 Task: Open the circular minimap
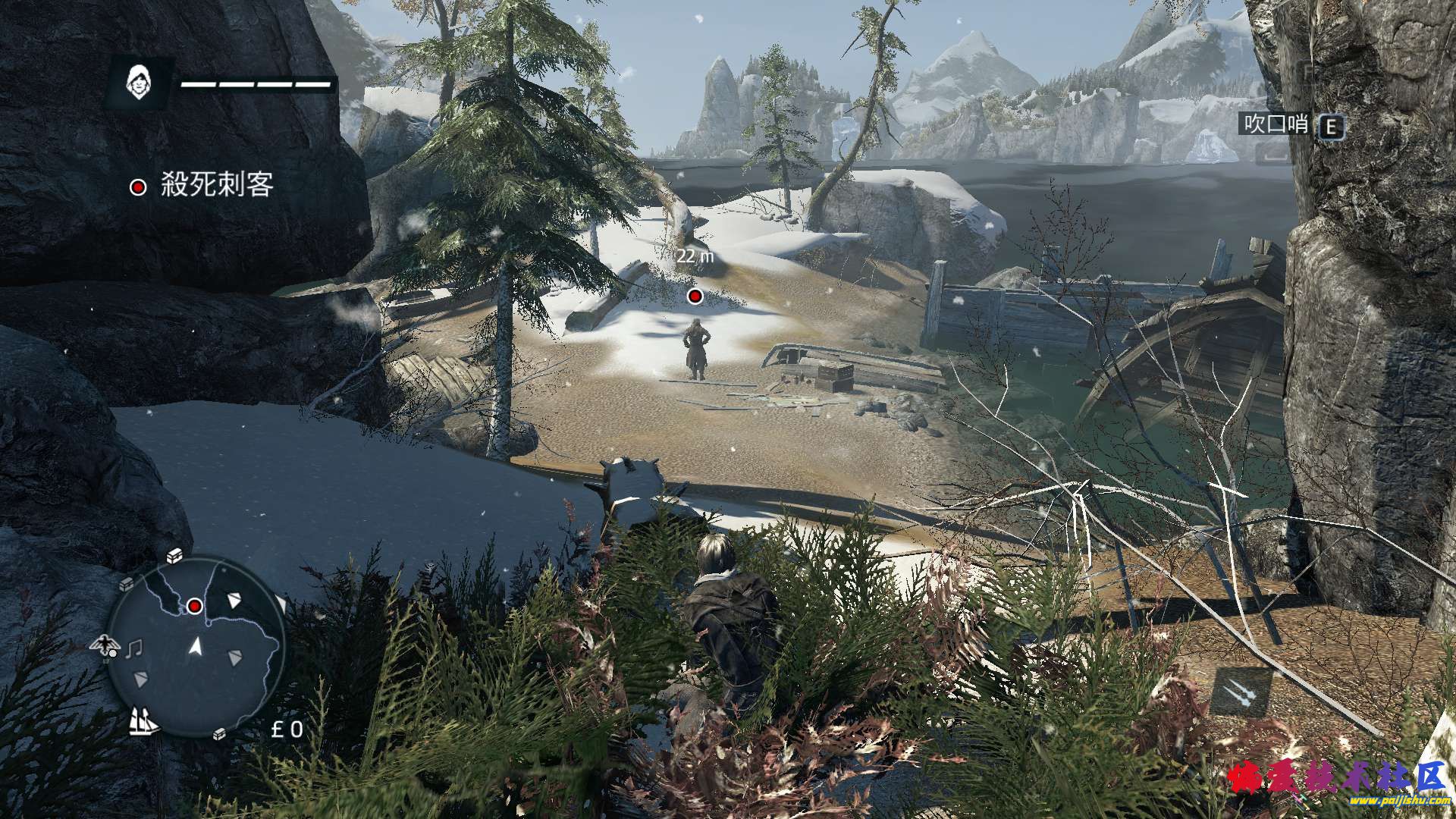(x=196, y=646)
